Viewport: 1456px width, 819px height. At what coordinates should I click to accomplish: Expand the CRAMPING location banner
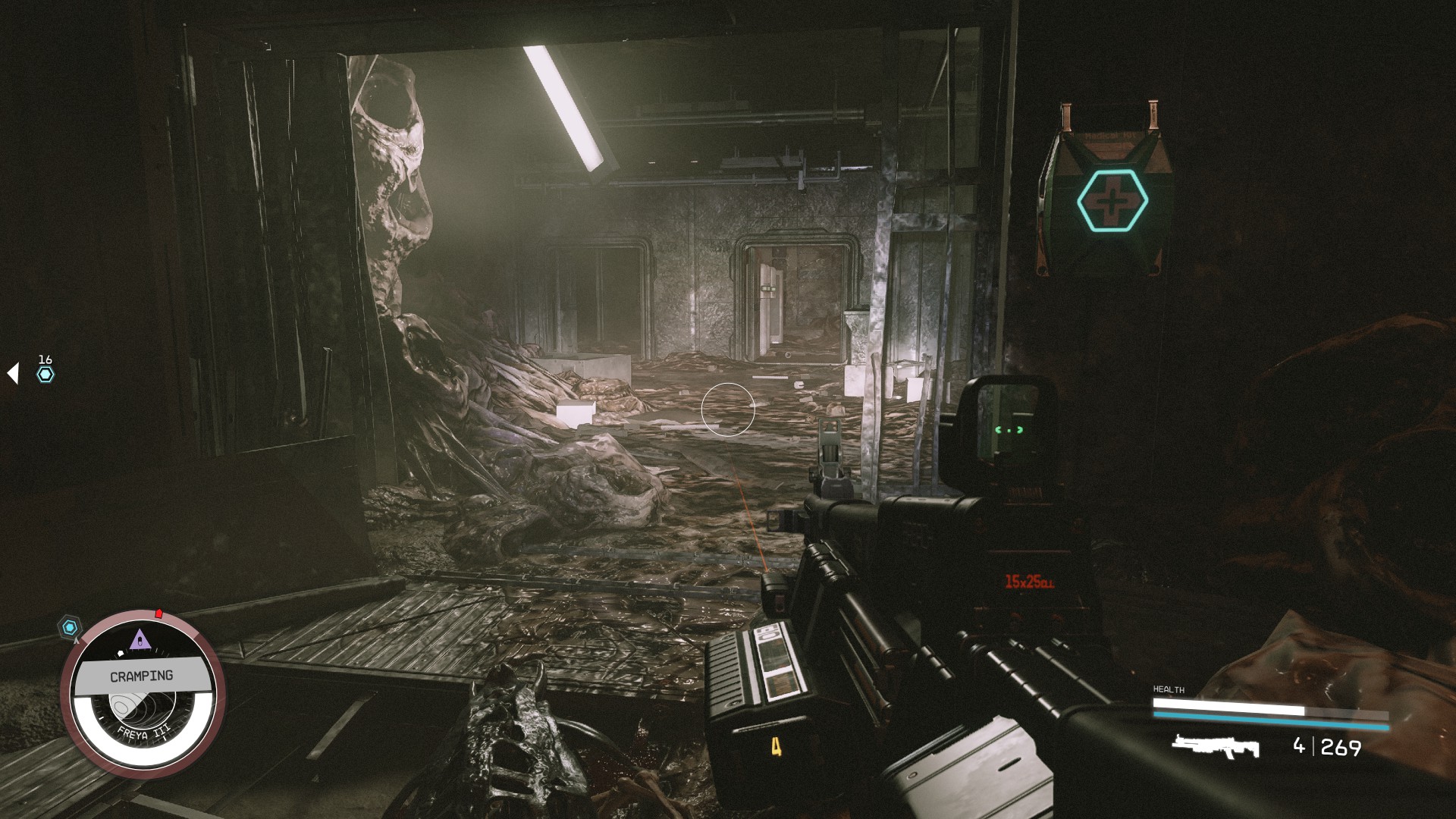tap(141, 675)
